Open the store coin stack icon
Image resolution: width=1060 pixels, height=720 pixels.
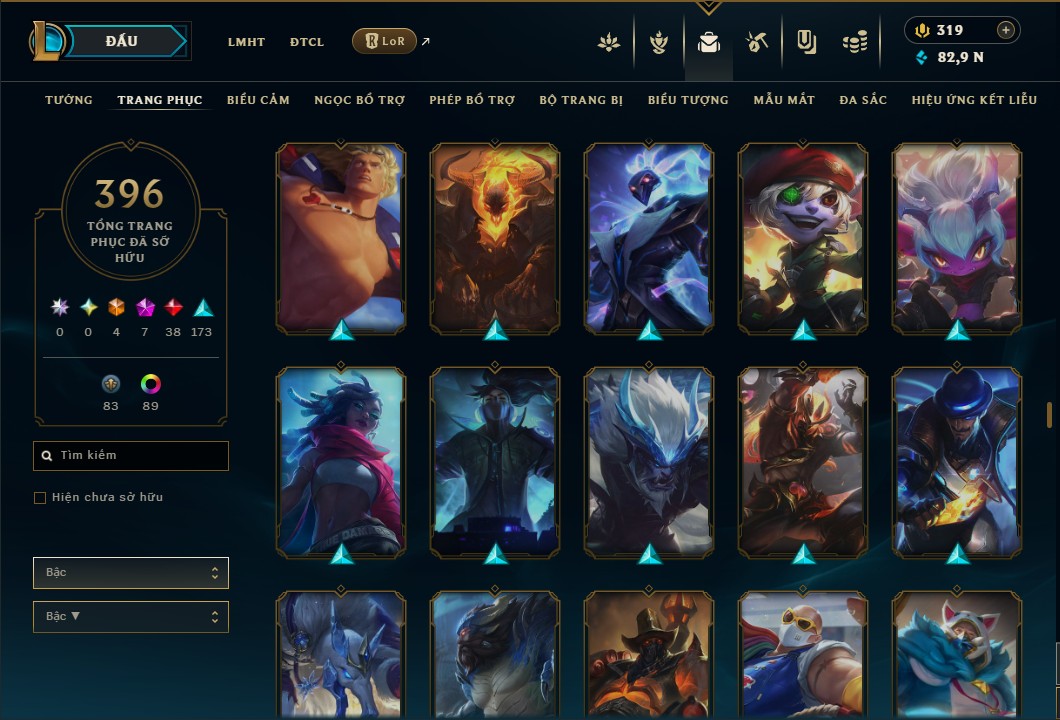pyautogui.click(x=854, y=42)
